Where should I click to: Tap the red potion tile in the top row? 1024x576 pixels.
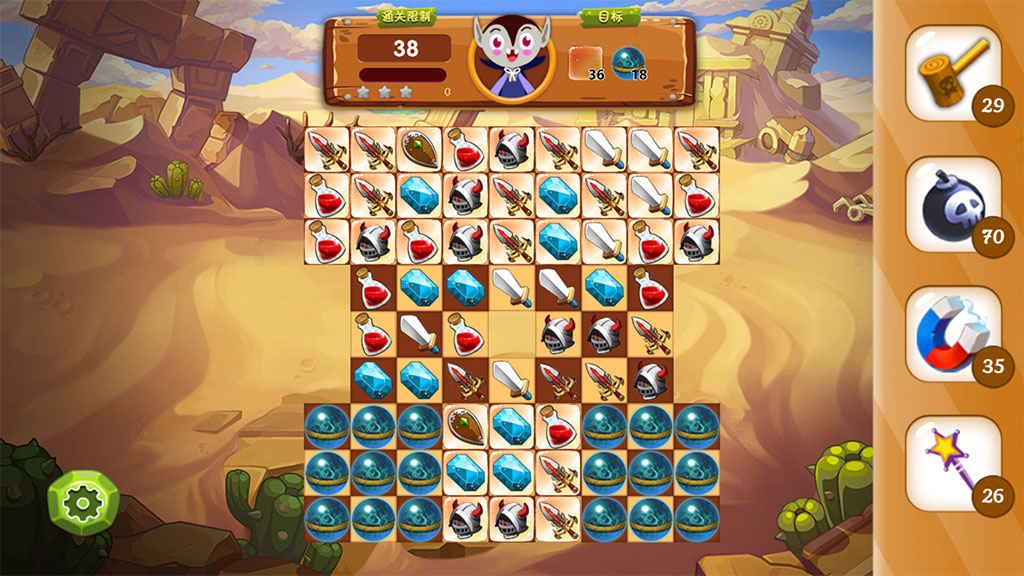coord(466,149)
